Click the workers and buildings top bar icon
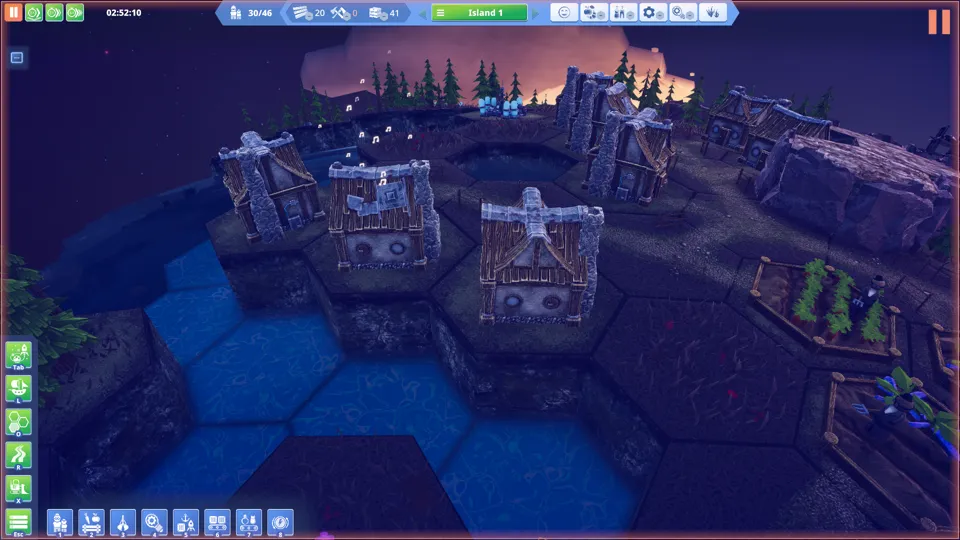The image size is (960, 540). 623,13
